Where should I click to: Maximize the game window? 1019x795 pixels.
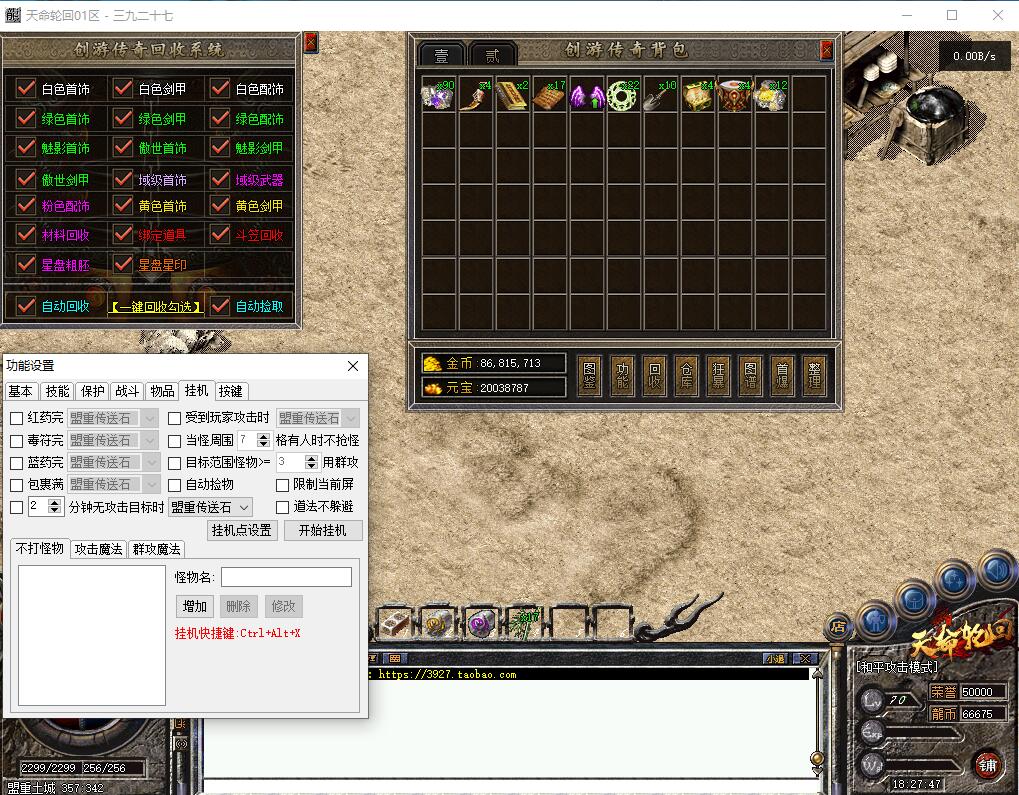952,15
